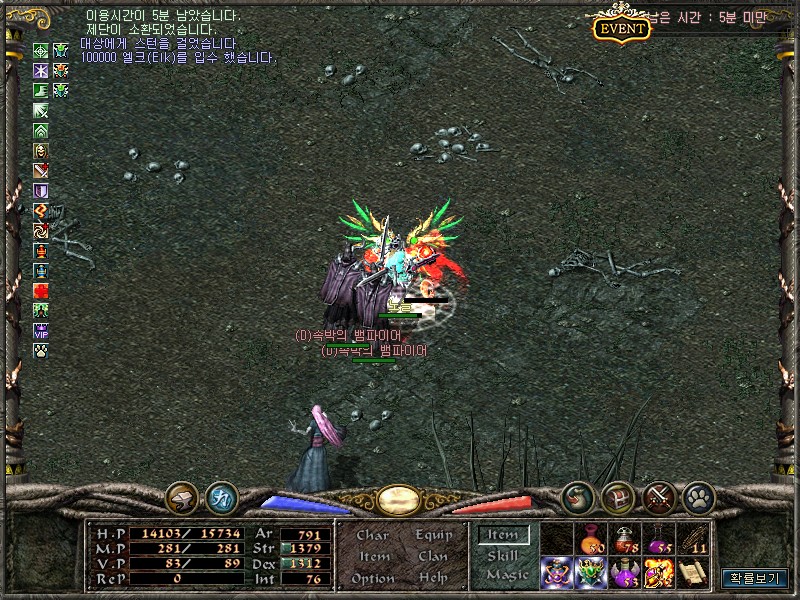Screen dimensions: 800x600
Task: Click the treasure chest round button
Action: click(x=618, y=497)
